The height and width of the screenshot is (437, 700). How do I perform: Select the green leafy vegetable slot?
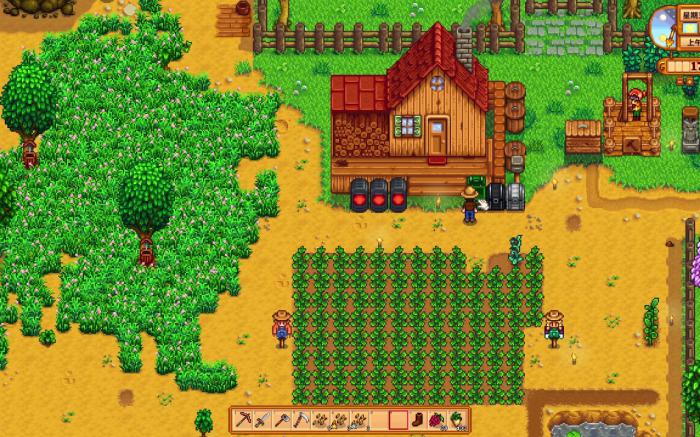pyautogui.click(x=456, y=420)
